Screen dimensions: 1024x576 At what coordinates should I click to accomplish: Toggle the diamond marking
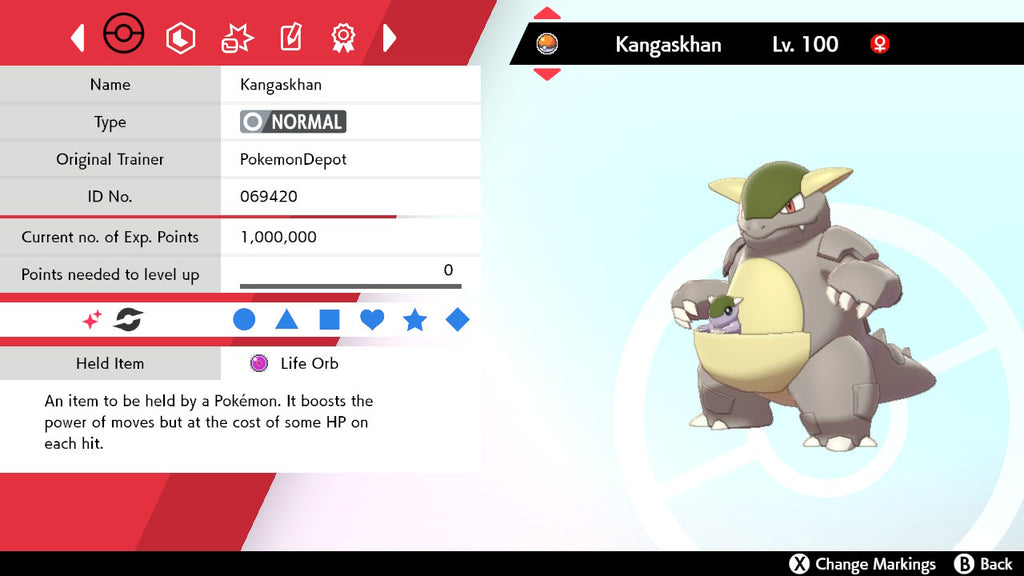pos(457,320)
